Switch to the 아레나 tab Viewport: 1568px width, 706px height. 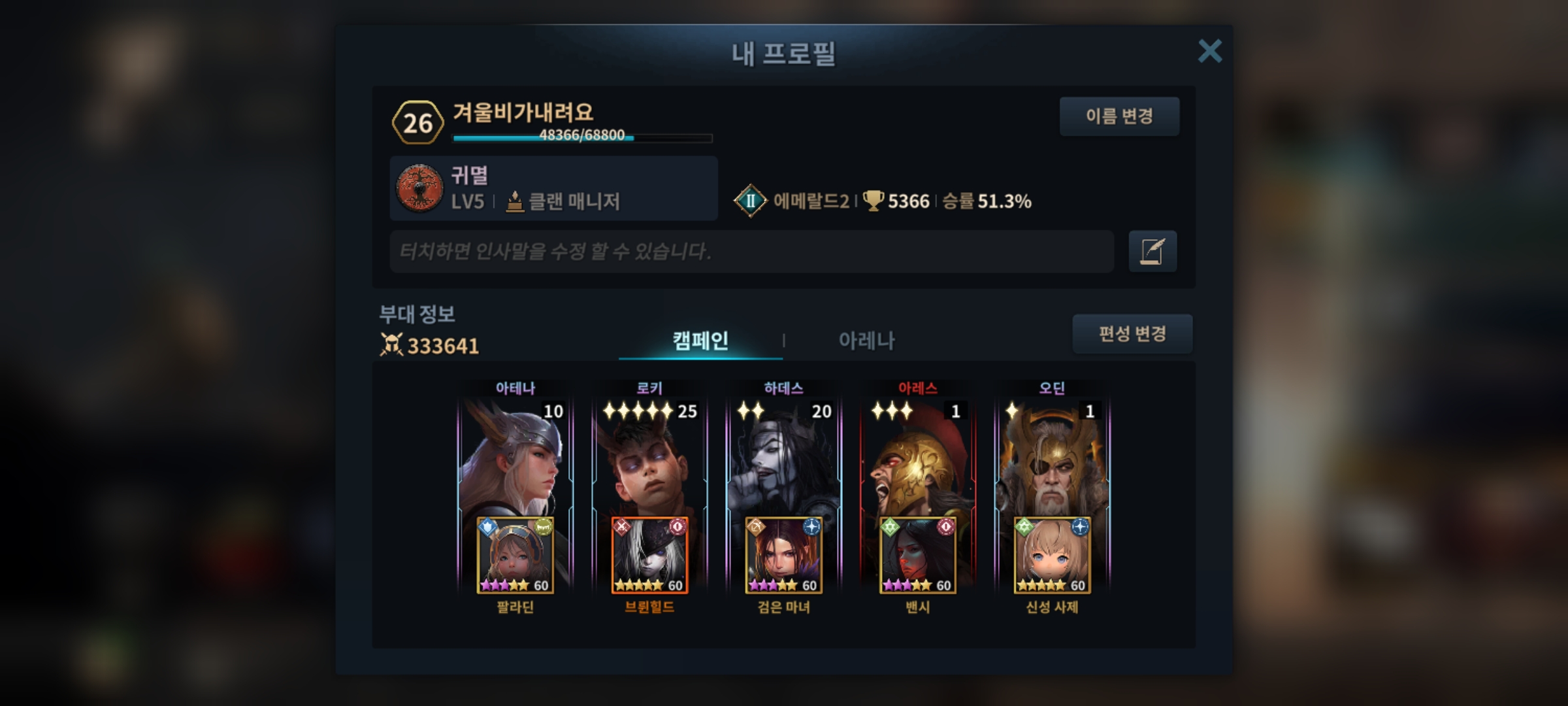click(x=866, y=341)
